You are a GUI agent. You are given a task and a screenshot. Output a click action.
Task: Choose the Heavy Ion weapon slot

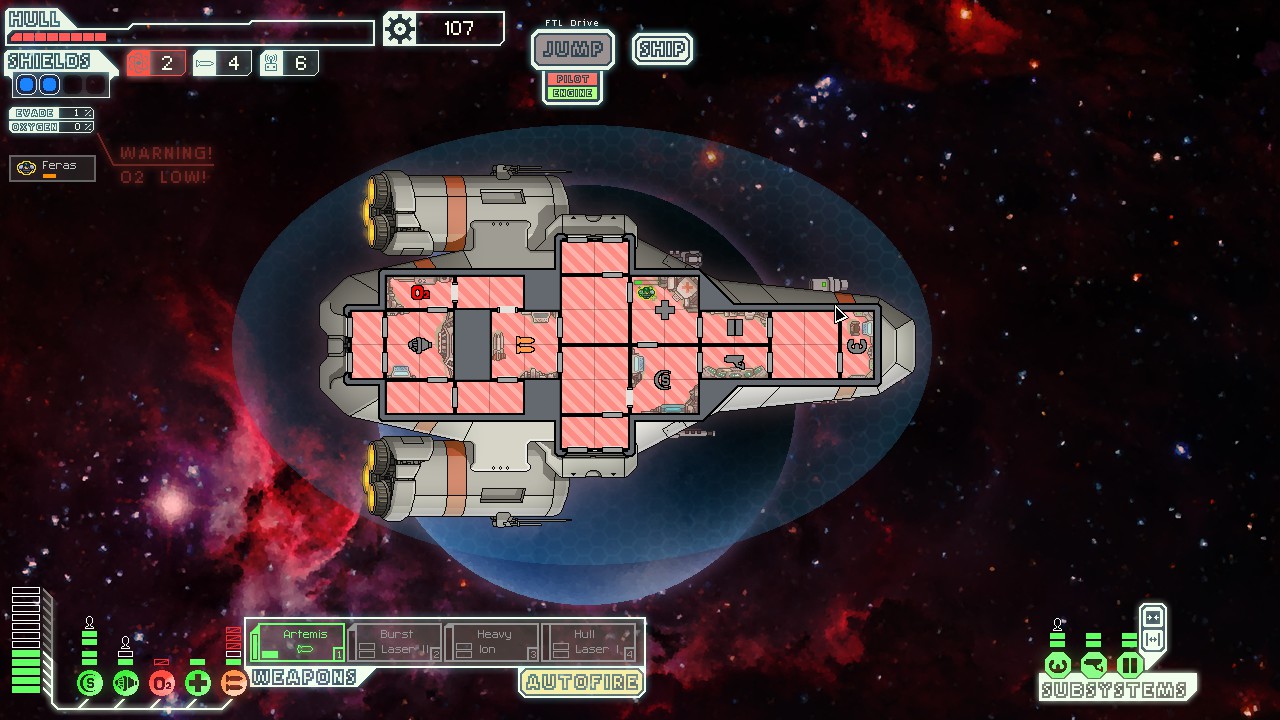(492, 641)
